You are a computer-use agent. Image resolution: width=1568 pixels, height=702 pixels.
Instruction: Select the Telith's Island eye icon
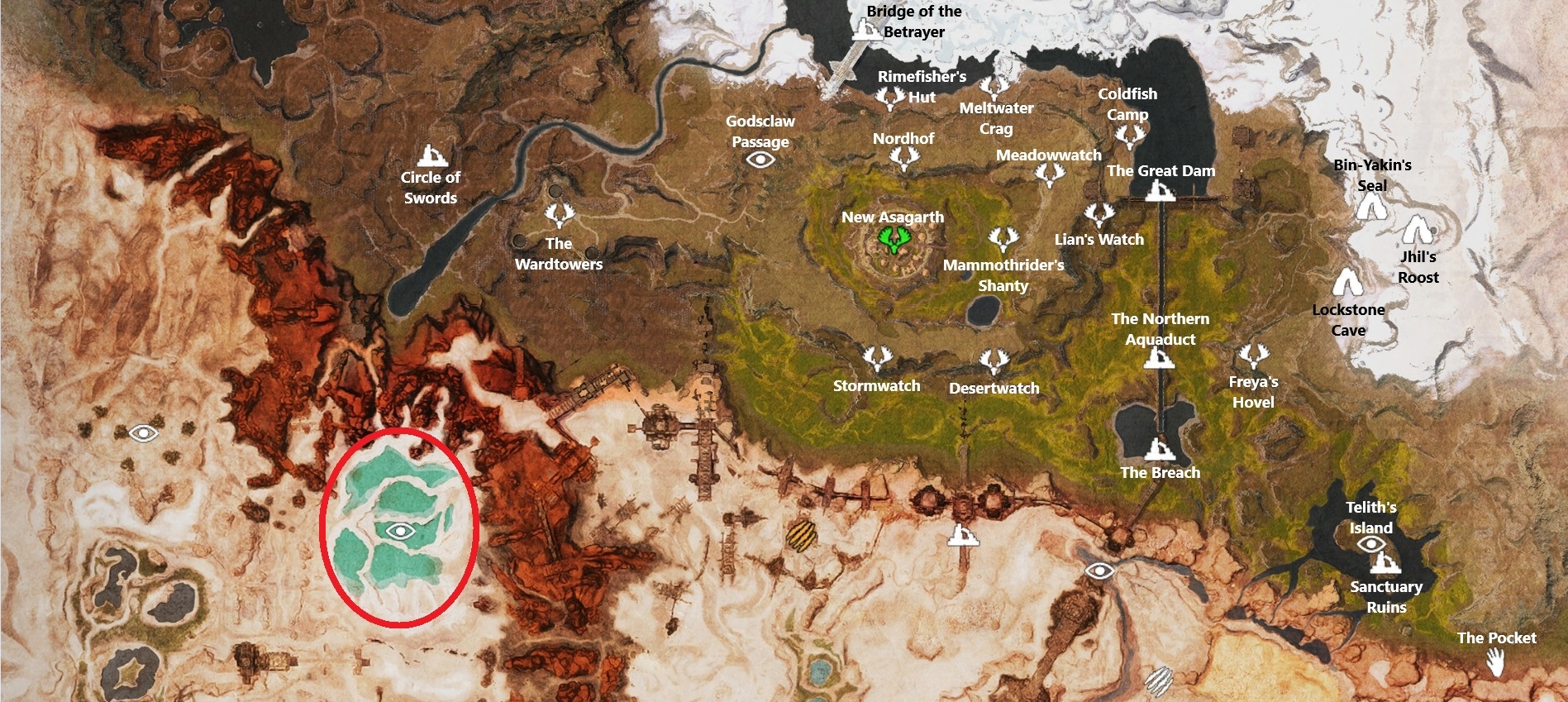pyautogui.click(x=1373, y=545)
